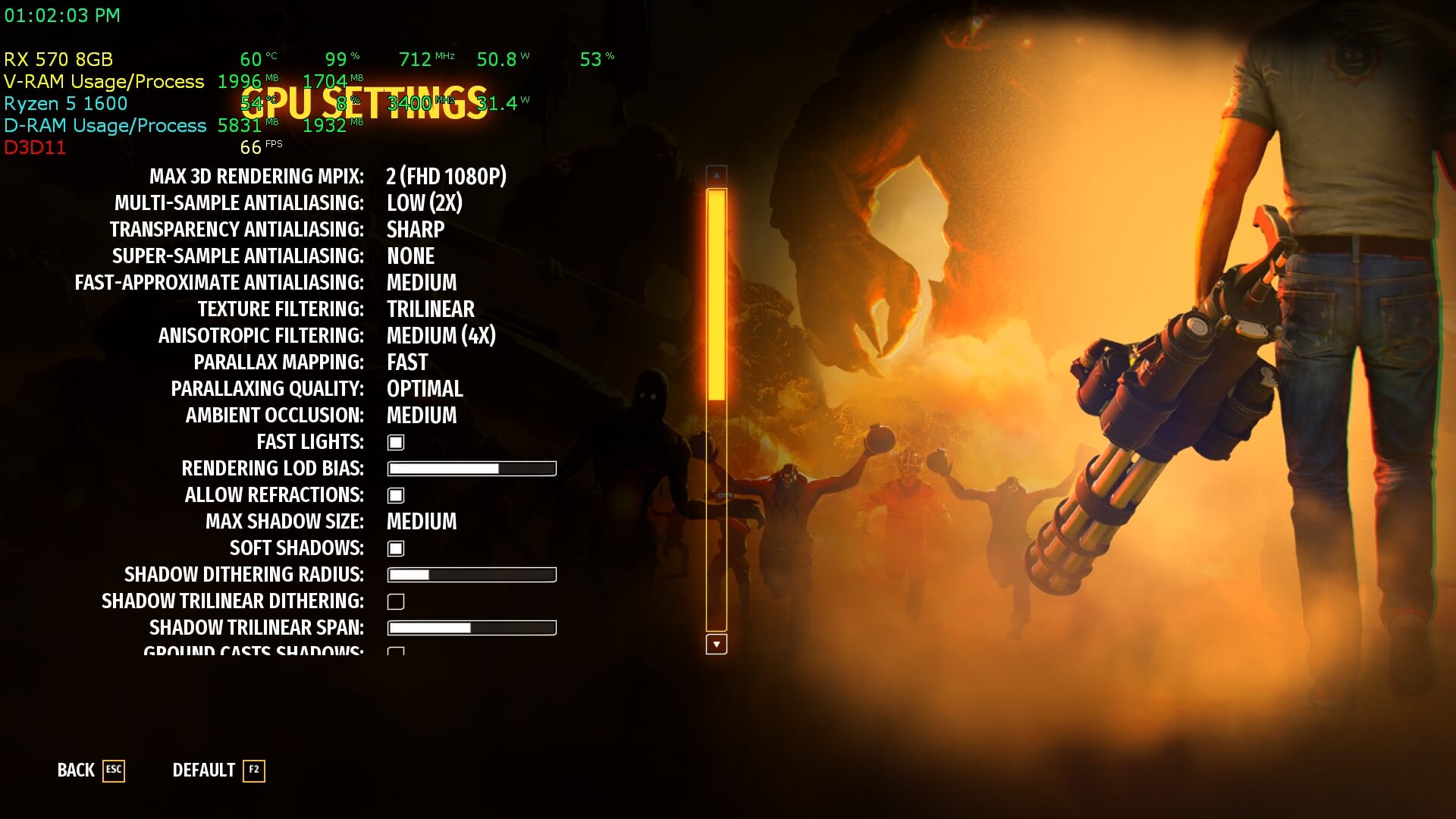Image resolution: width=1456 pixels, height=819 pixels.
Task: Change Max Shadow Size from Medium
Action: pos(422,522)
